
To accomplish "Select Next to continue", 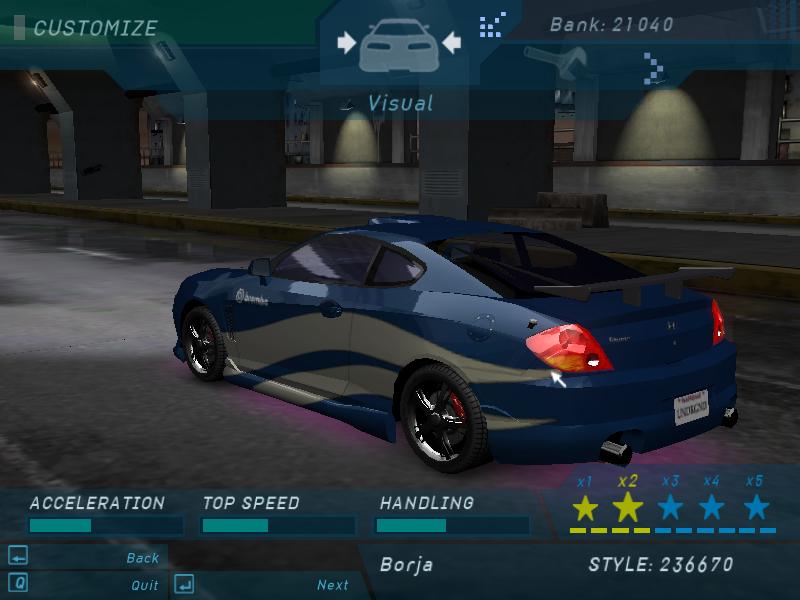I will point(333,585).
